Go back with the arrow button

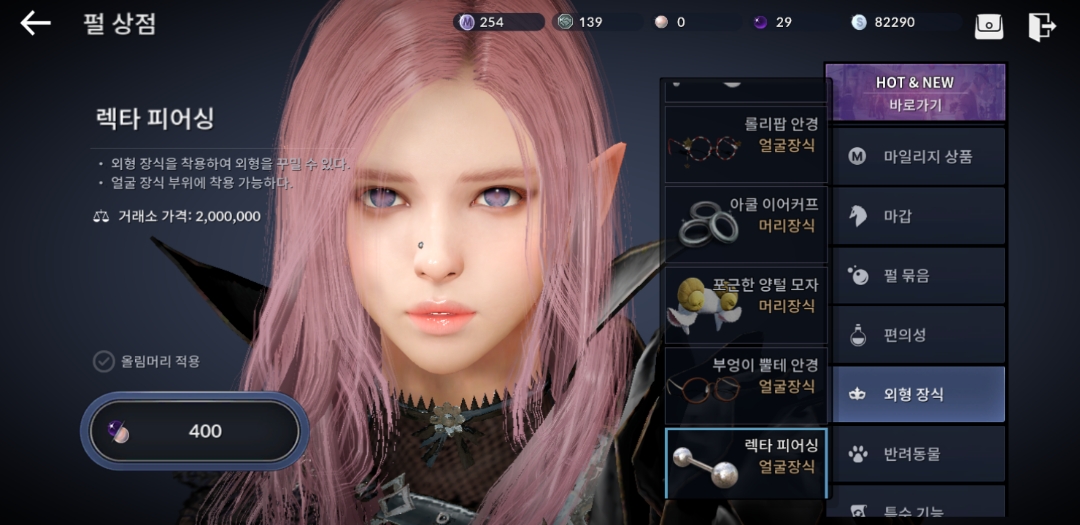[35, 23]
